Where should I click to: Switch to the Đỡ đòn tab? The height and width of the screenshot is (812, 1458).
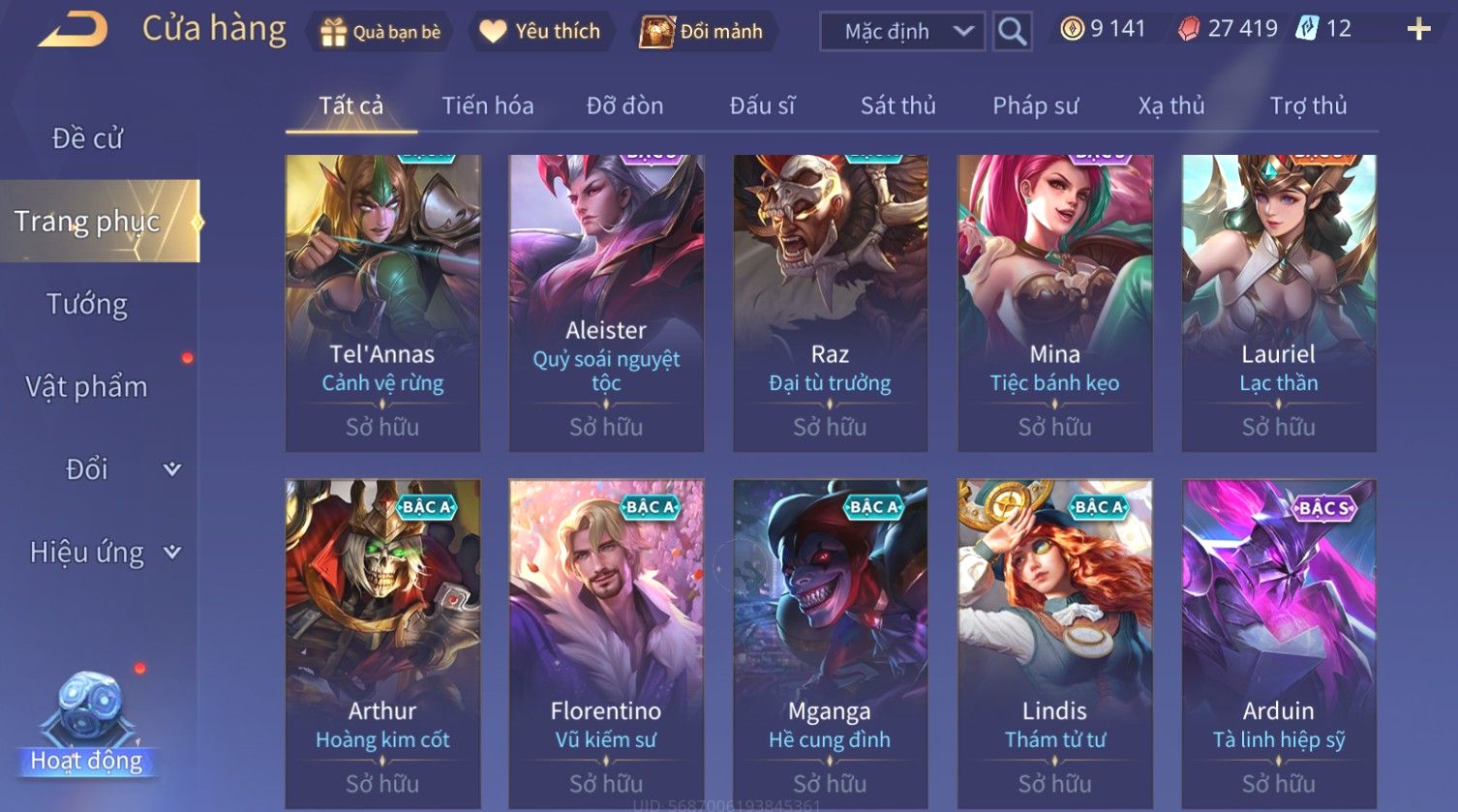[624, 105]
